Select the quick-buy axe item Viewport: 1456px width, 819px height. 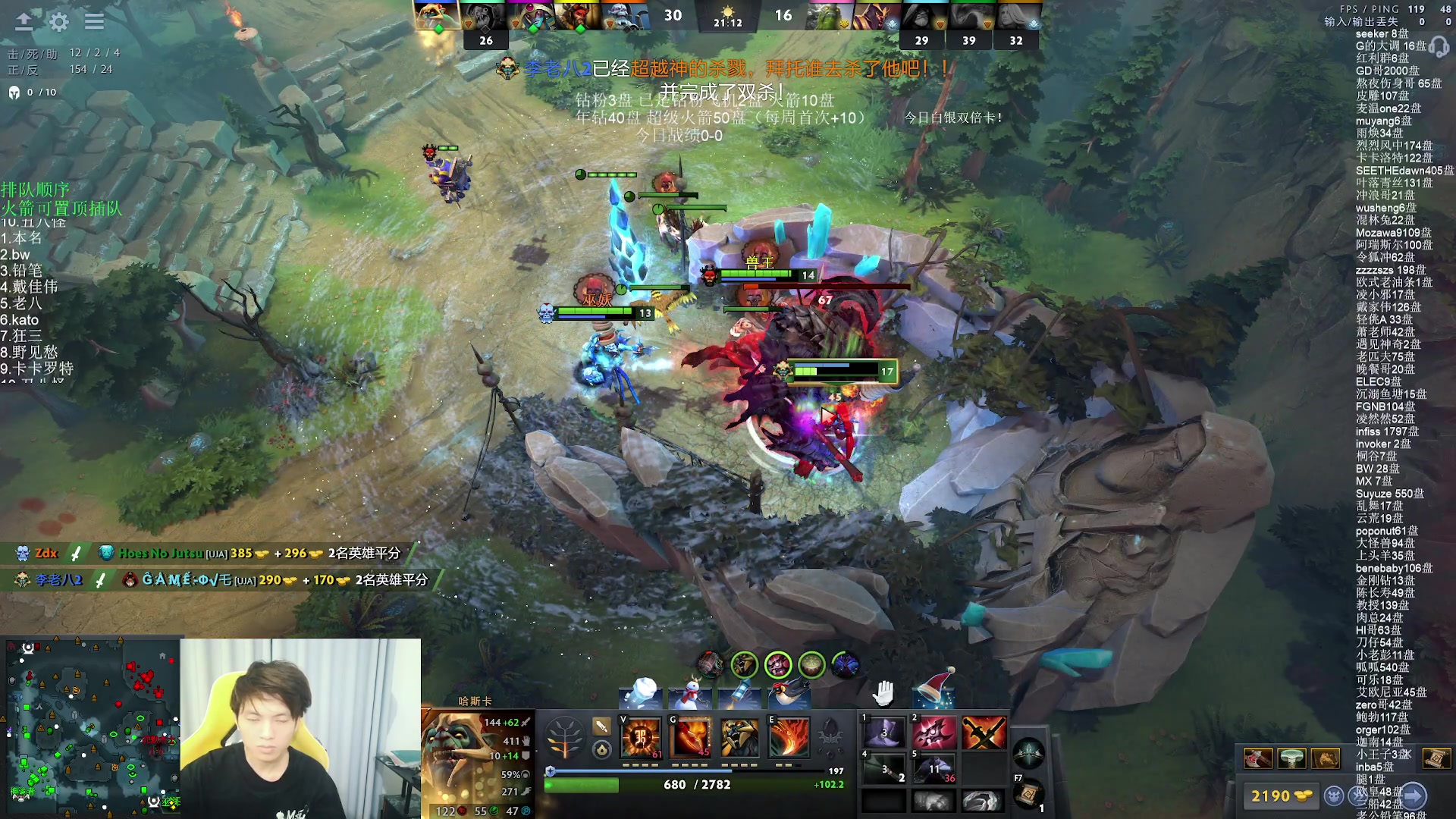coord(1258,758)
